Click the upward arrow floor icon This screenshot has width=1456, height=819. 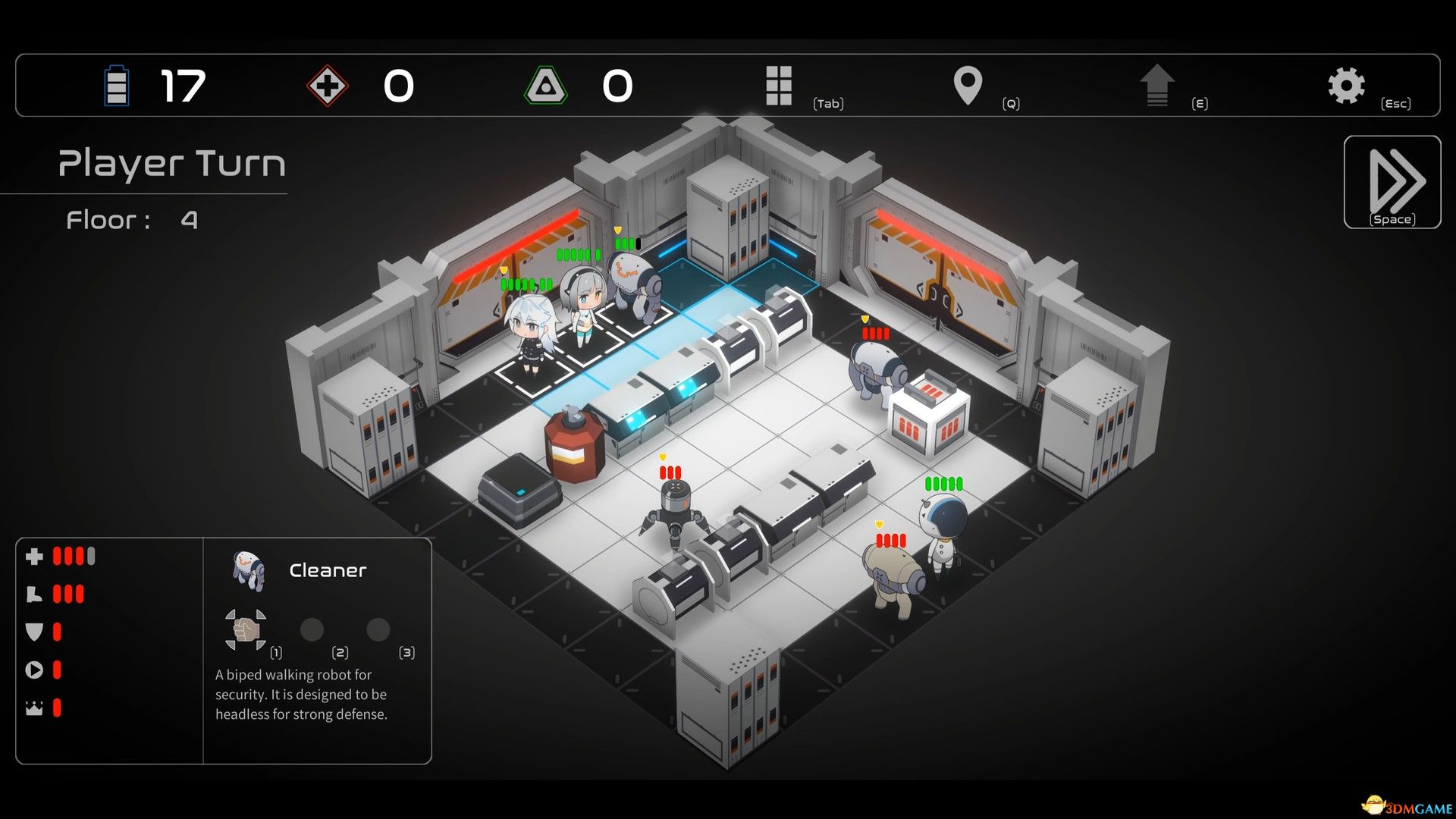(1157, 86)
